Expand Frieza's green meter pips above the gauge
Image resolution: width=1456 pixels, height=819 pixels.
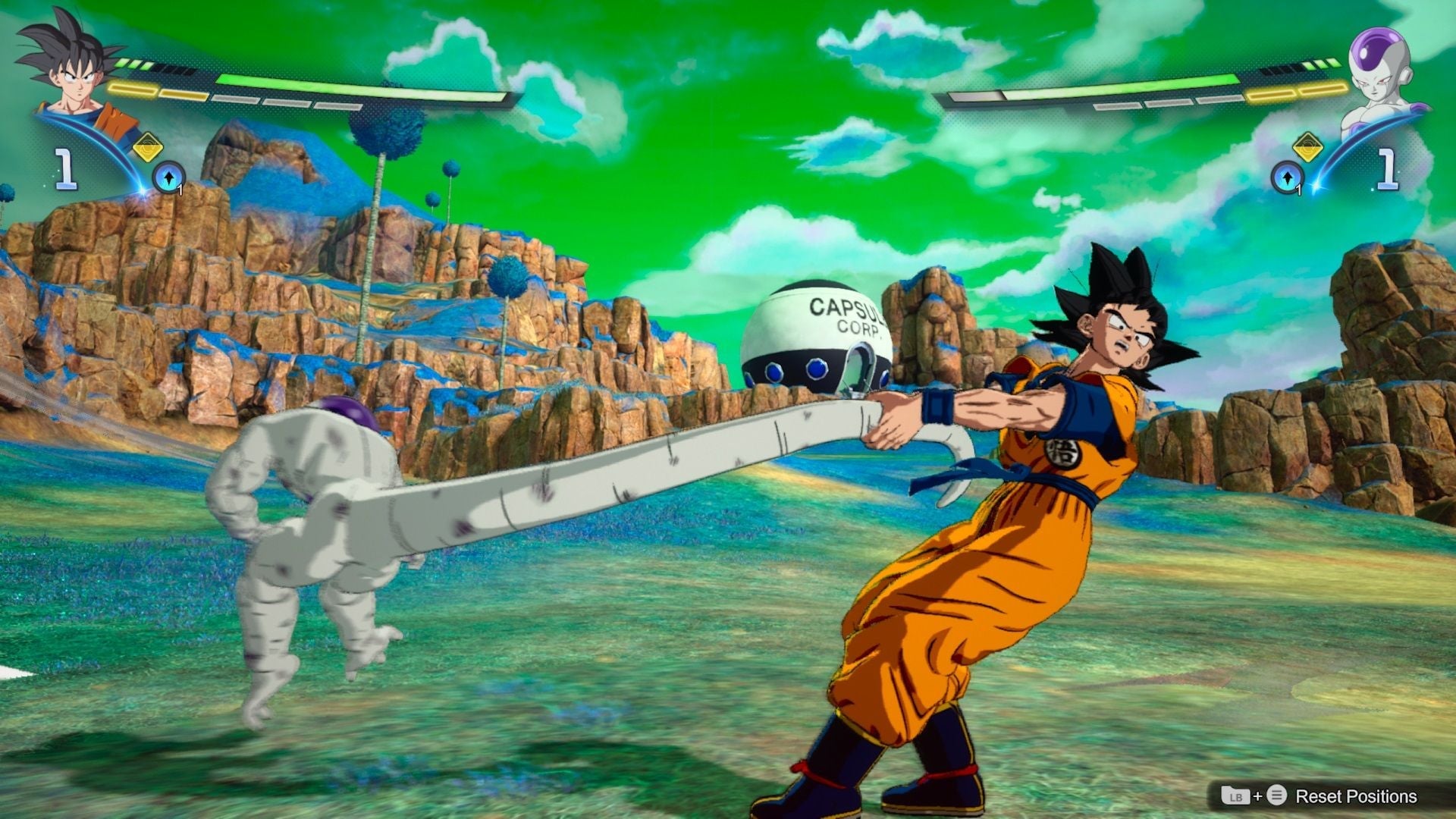[x=1323, y=64]
